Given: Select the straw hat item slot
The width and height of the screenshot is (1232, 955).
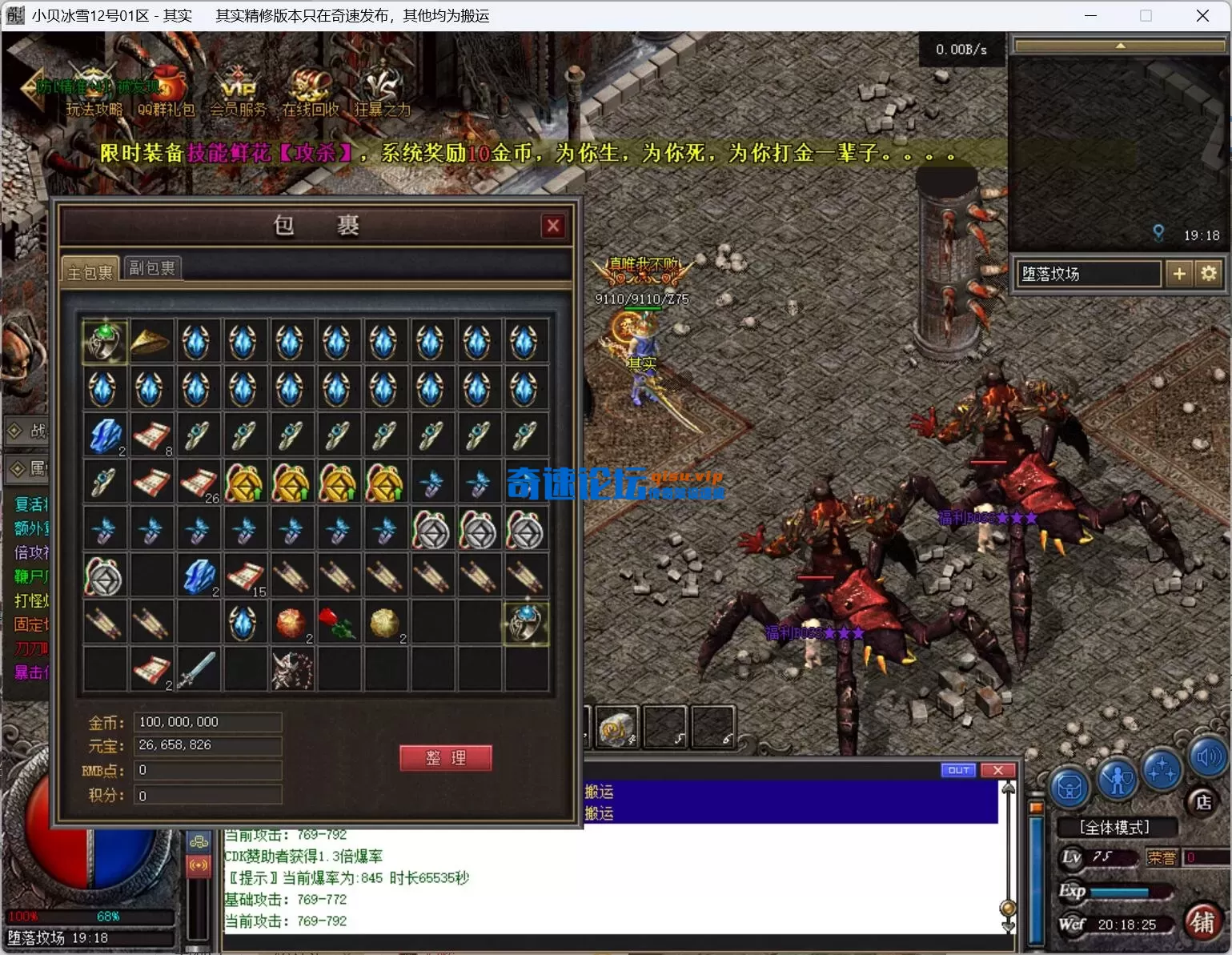Looking at the screenshot, I should click(x=151, y=342).
